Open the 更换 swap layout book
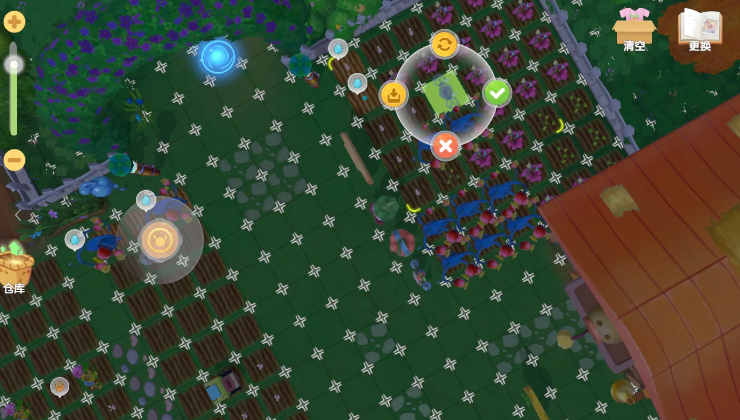Viewport: 740px width, 420px height. (x=699, y=28)
